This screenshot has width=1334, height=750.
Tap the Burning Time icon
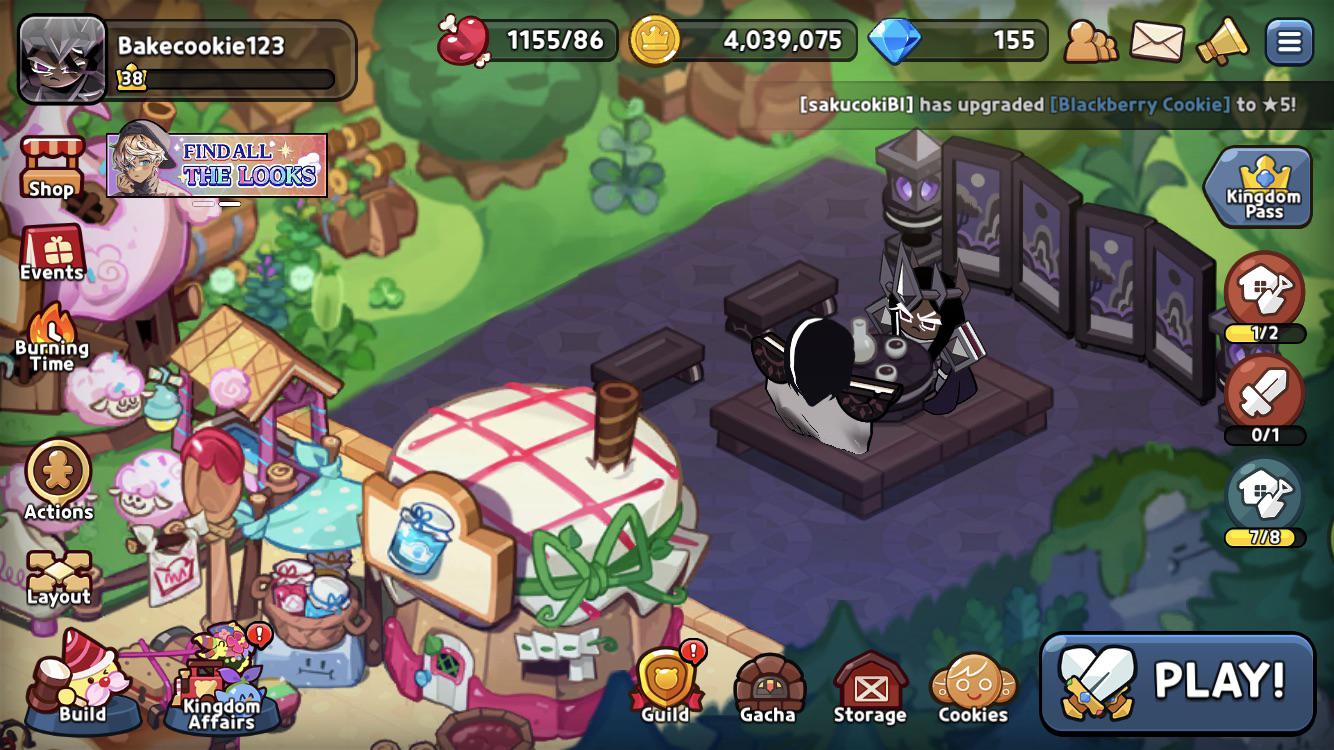(x=51, y=338)
